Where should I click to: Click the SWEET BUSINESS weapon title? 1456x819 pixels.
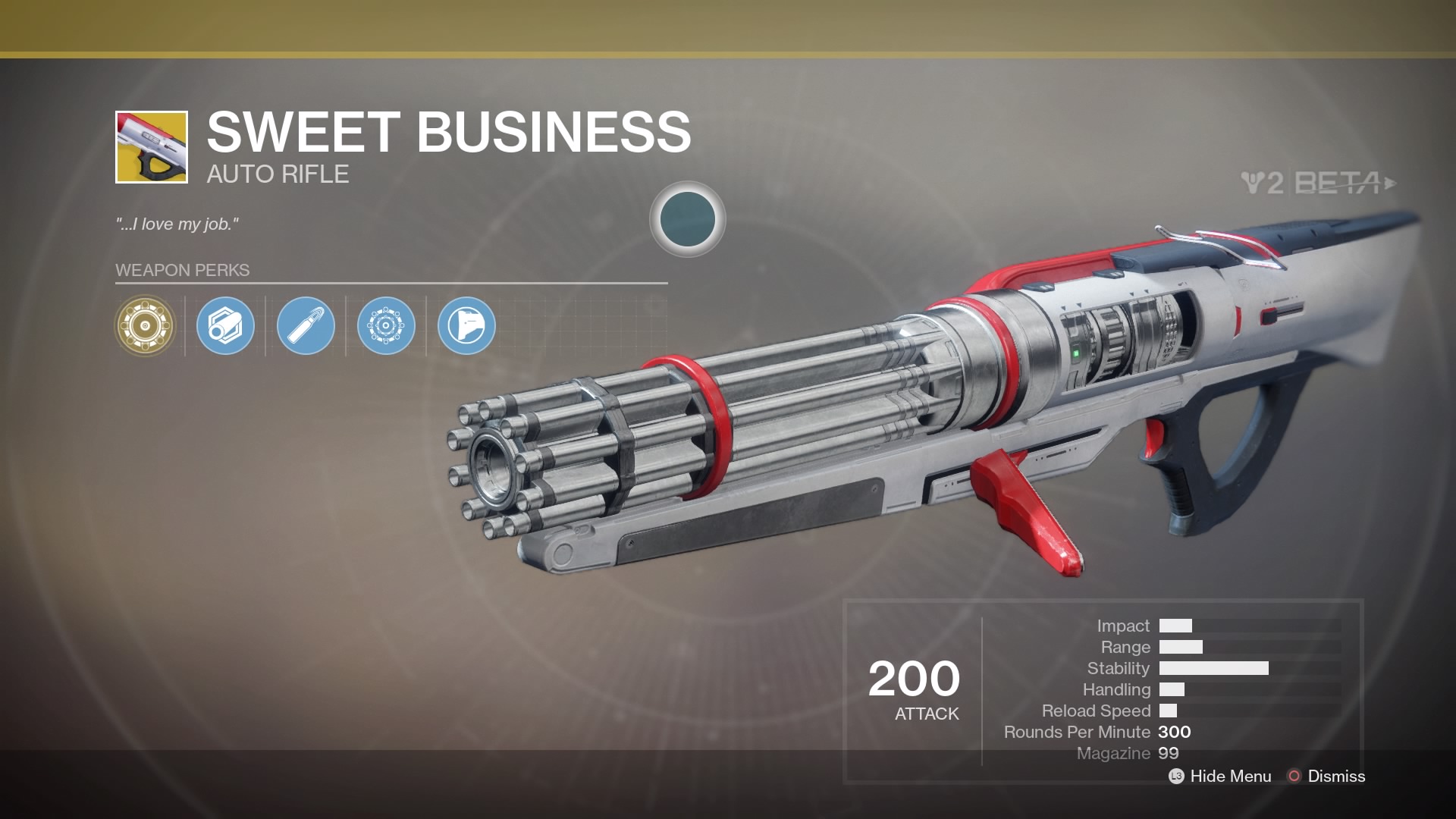point(447,133)
